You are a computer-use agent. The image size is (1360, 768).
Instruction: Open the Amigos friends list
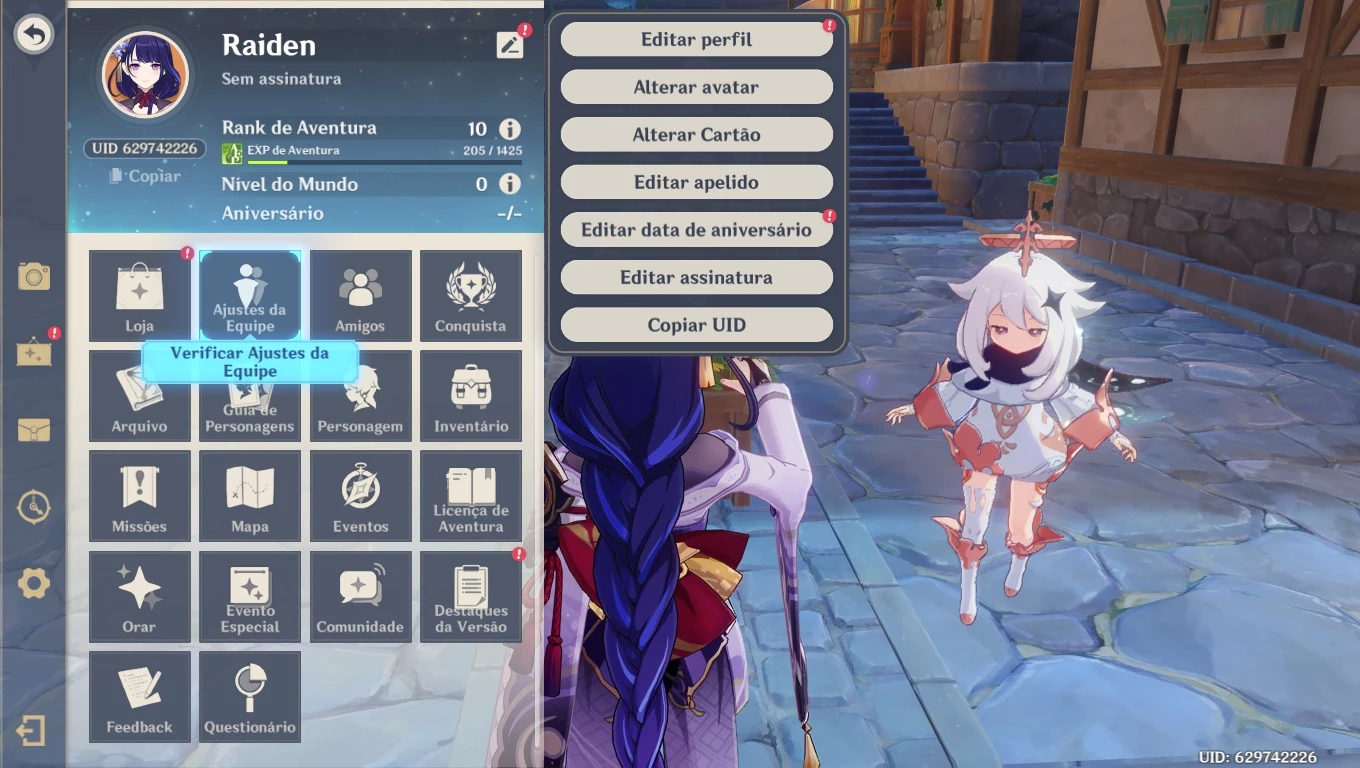[360, 295]
